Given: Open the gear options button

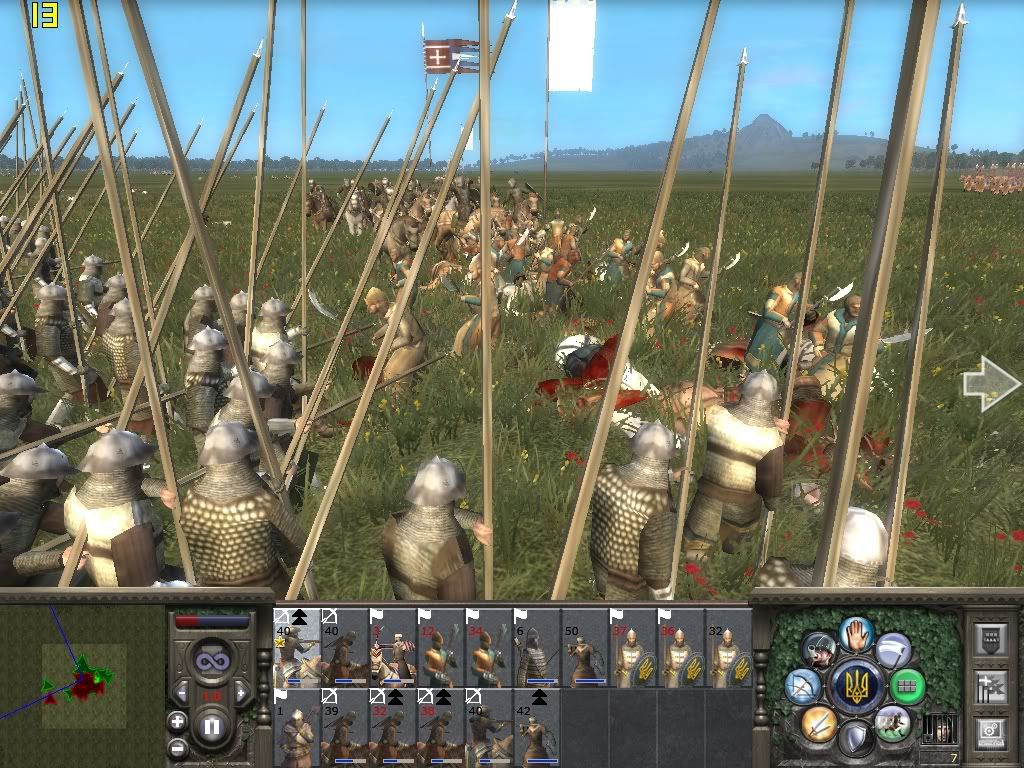Looking at the screenshot, I should (990, 729).
